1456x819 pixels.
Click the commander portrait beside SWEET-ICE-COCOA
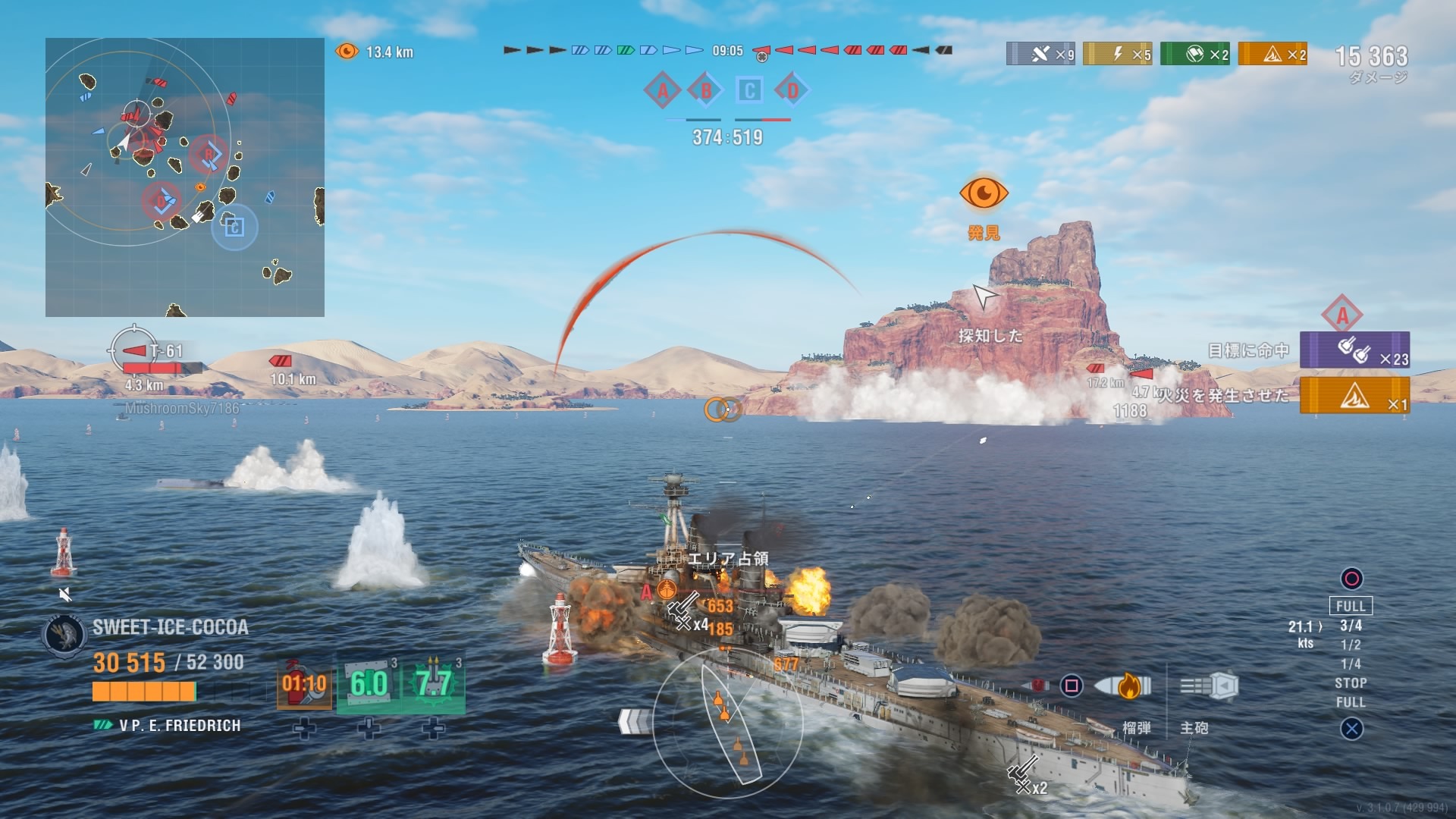coord(65,635)
